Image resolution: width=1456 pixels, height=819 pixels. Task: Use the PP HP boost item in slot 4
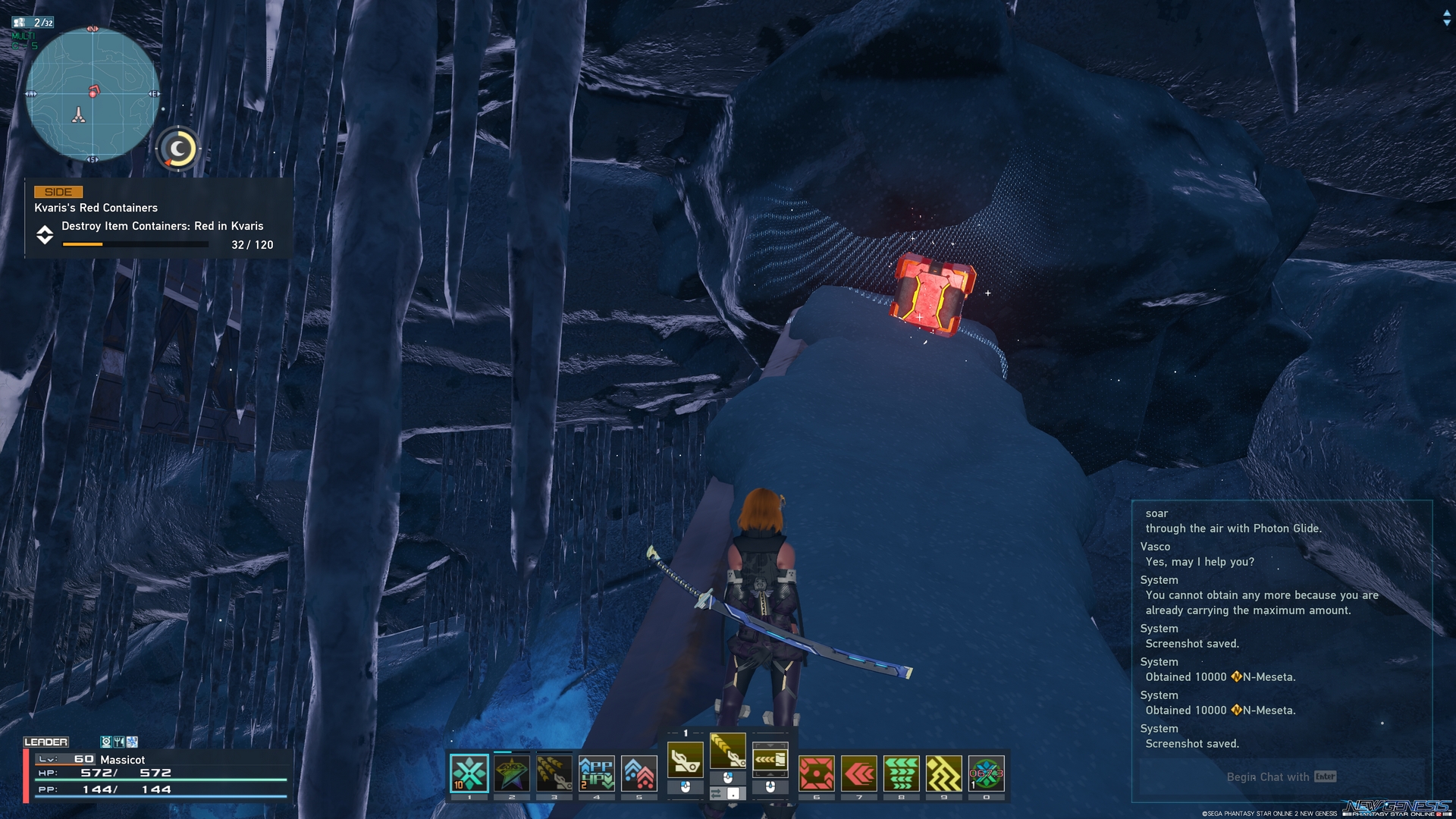click(597, 773)
